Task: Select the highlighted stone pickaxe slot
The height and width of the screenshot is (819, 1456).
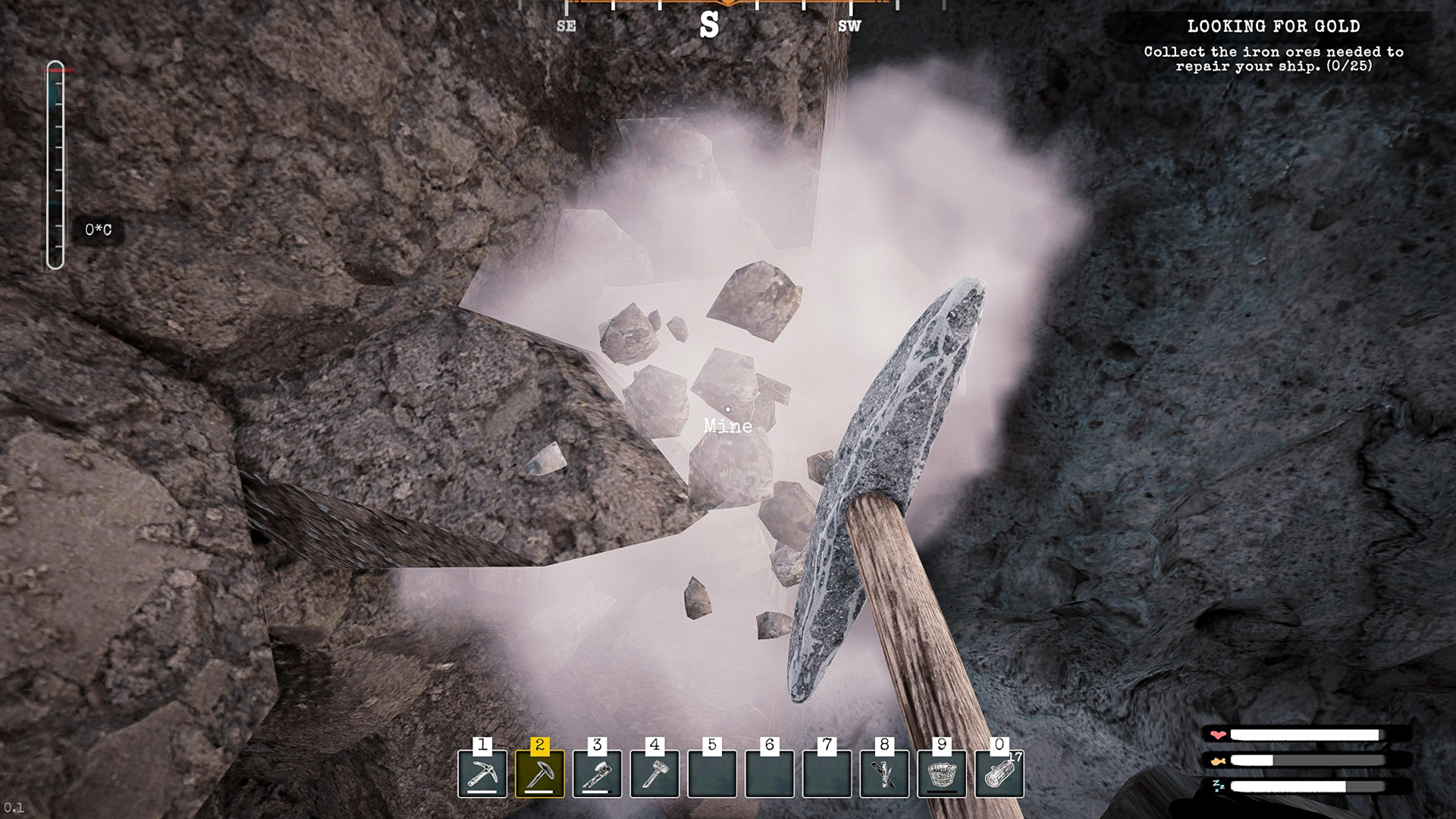Action: (540, 773)
